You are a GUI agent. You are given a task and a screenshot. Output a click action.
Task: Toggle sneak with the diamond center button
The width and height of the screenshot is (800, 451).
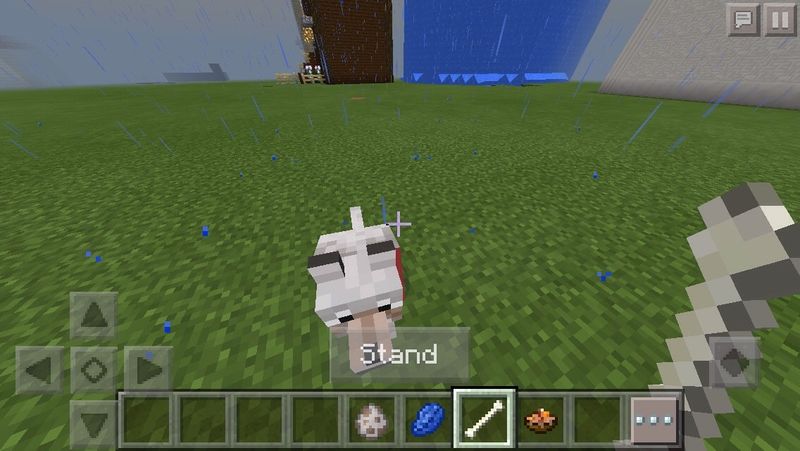[x=94, y=371]
